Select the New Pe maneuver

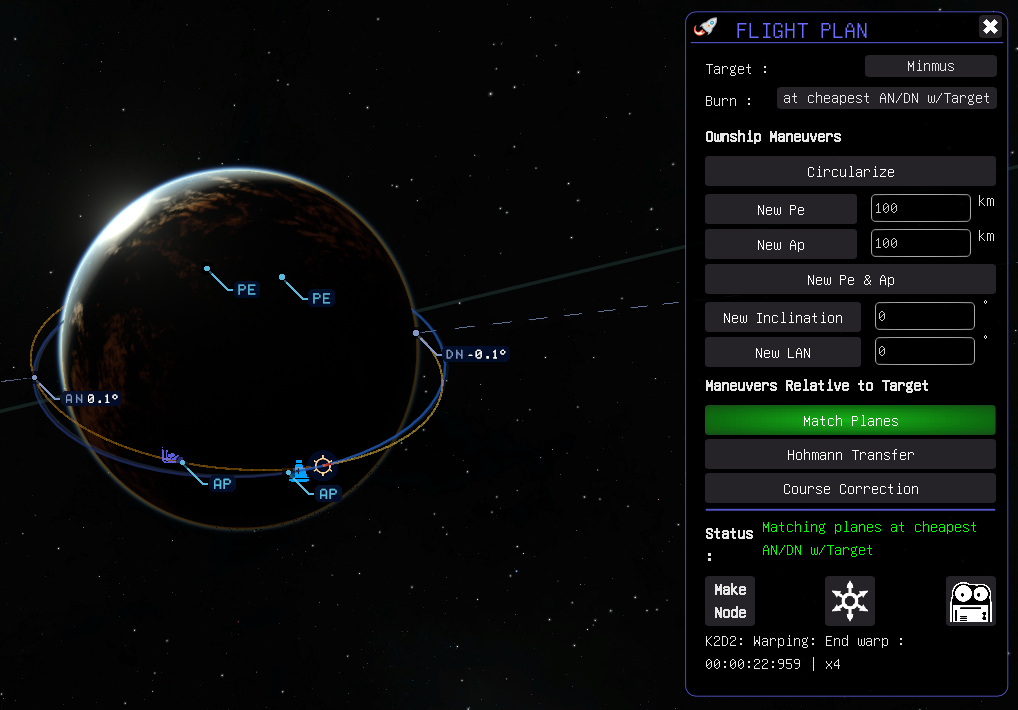pyautogui.click(x=780, y=210)
